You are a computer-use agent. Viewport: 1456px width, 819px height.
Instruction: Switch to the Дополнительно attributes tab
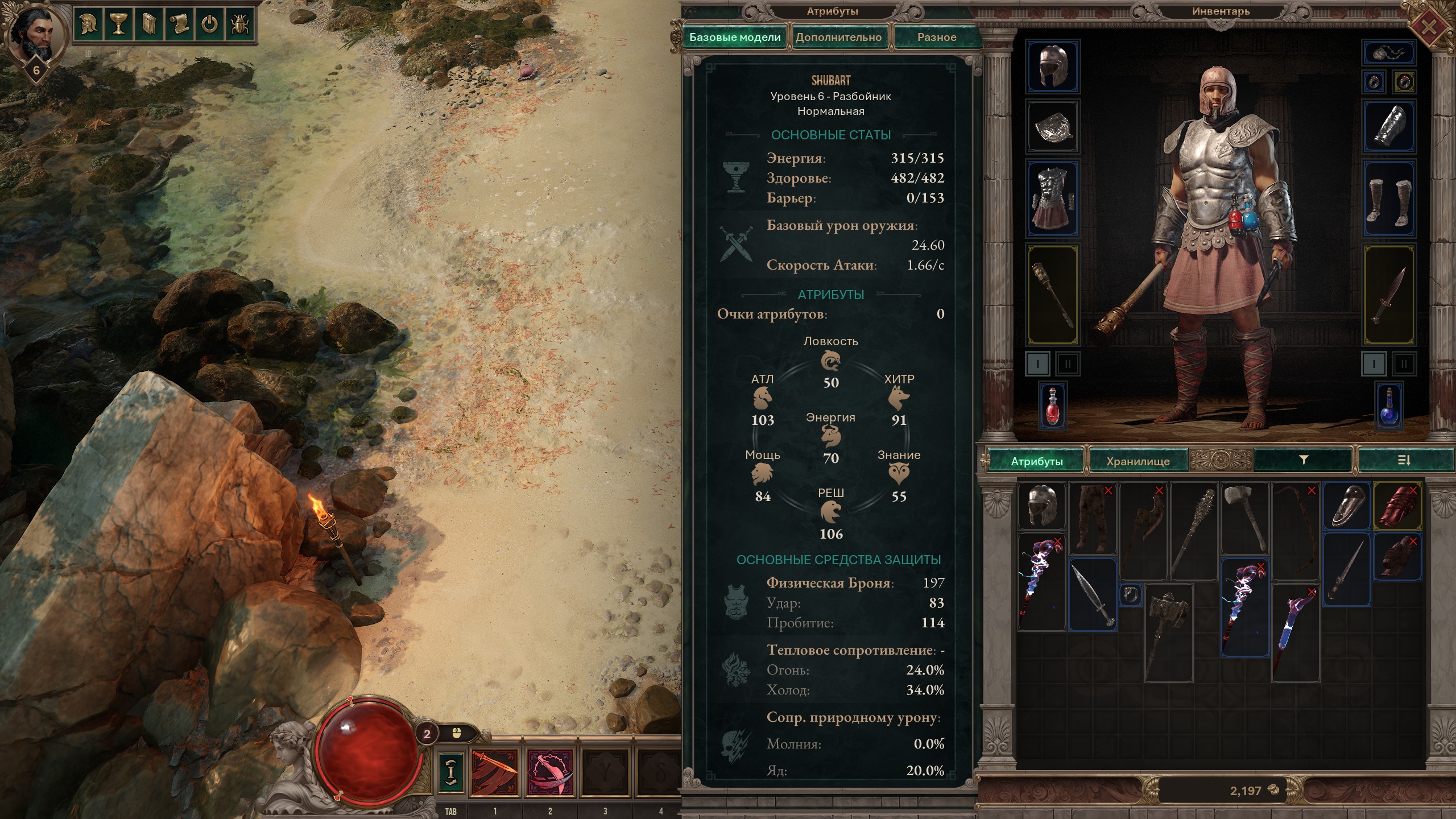point(838,38)
